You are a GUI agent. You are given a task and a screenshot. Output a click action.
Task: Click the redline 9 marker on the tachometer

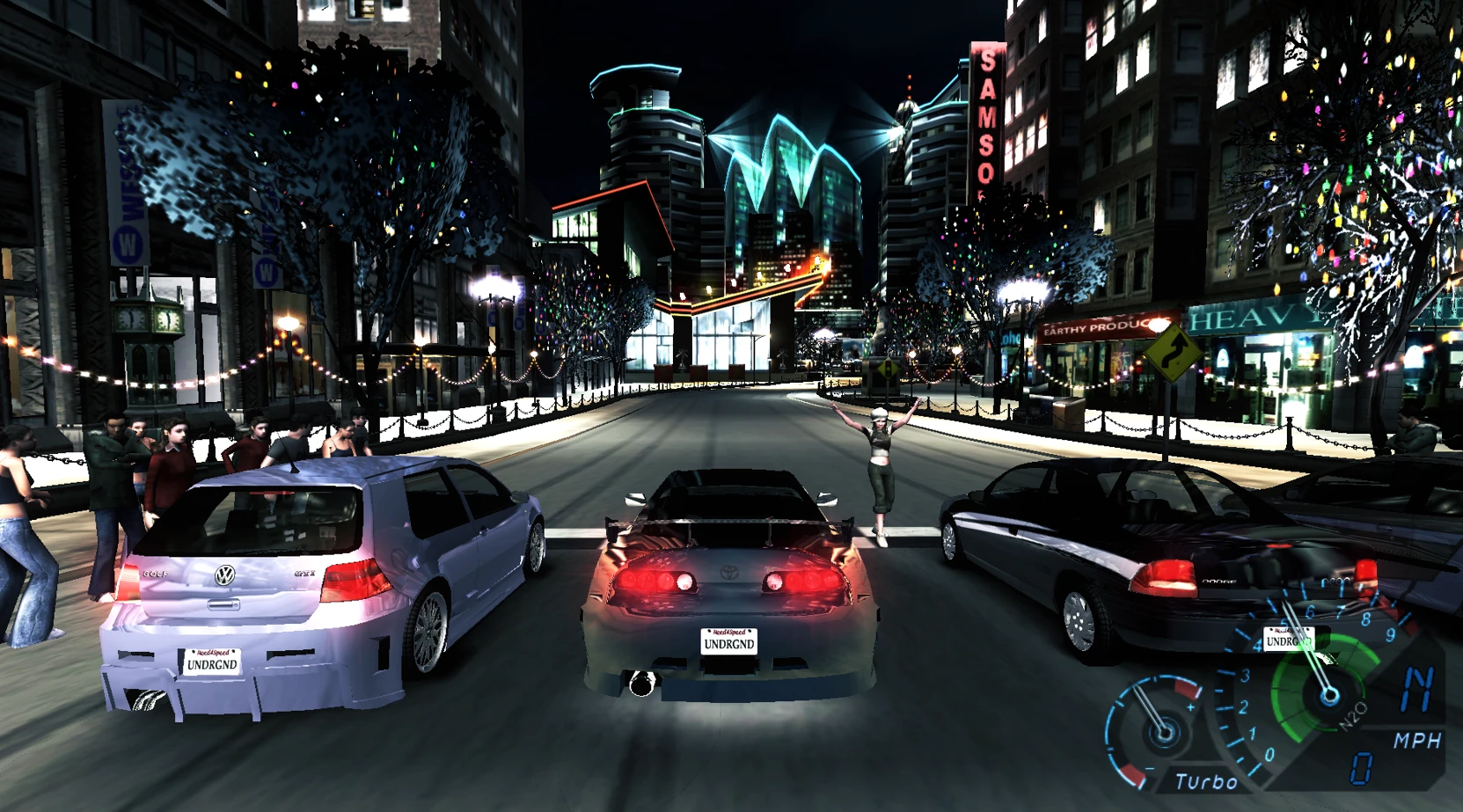(1390, 634)
